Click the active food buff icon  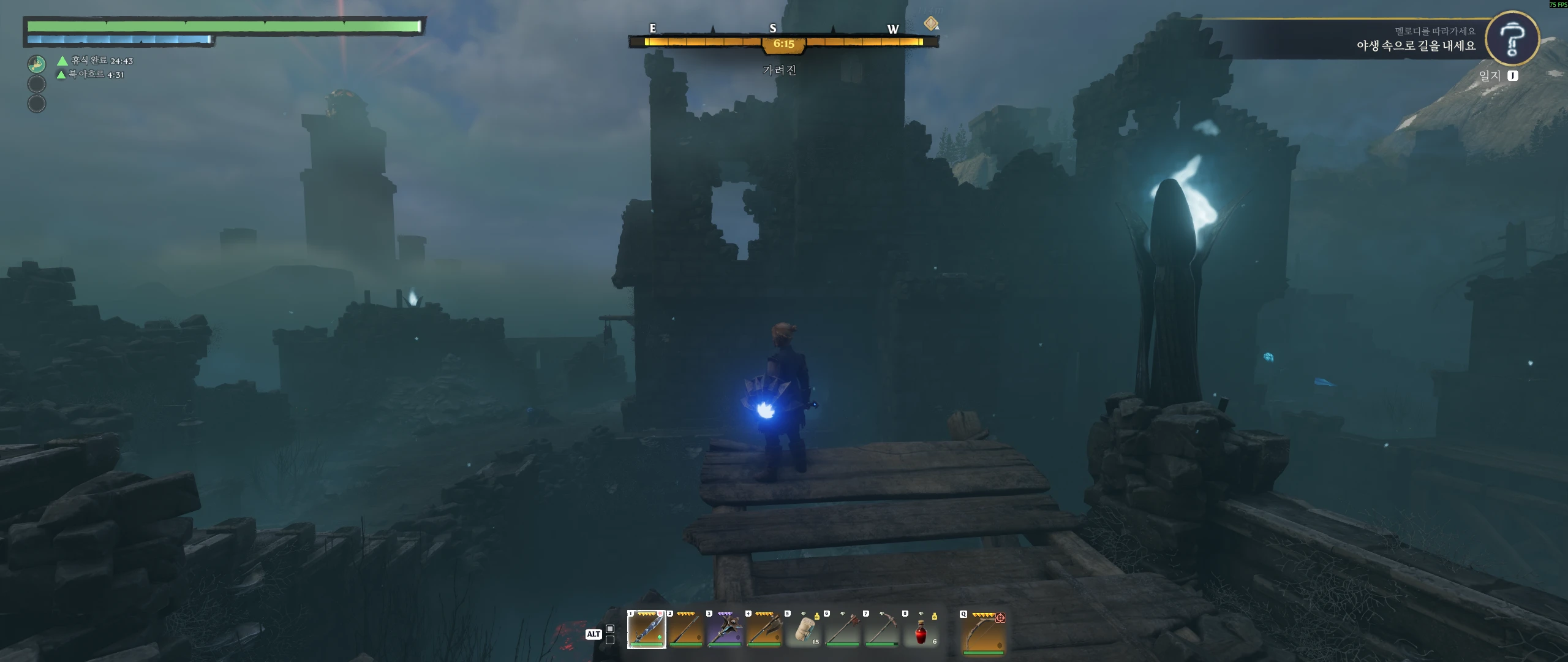click(37, 64)
